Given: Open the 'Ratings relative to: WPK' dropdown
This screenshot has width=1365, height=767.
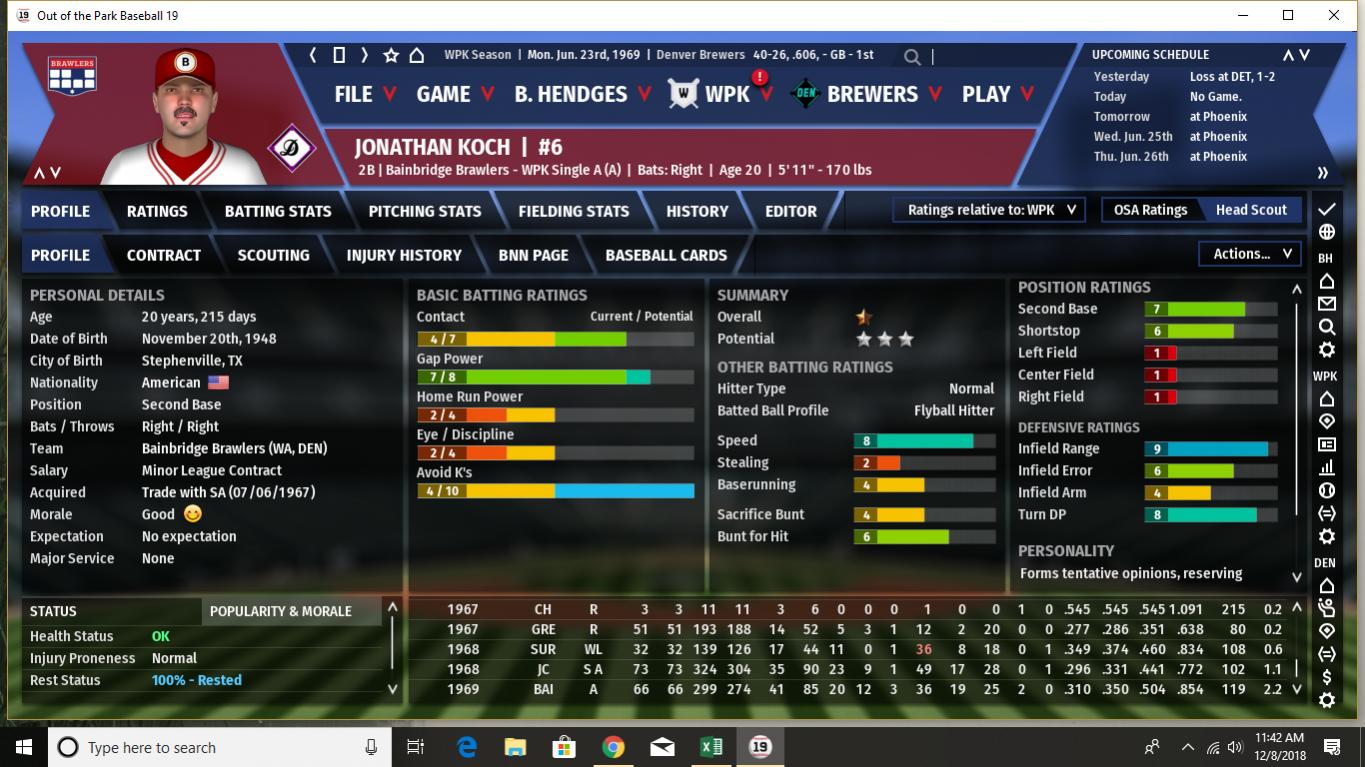Looking at the screenshot, I should tap(990, 210).
